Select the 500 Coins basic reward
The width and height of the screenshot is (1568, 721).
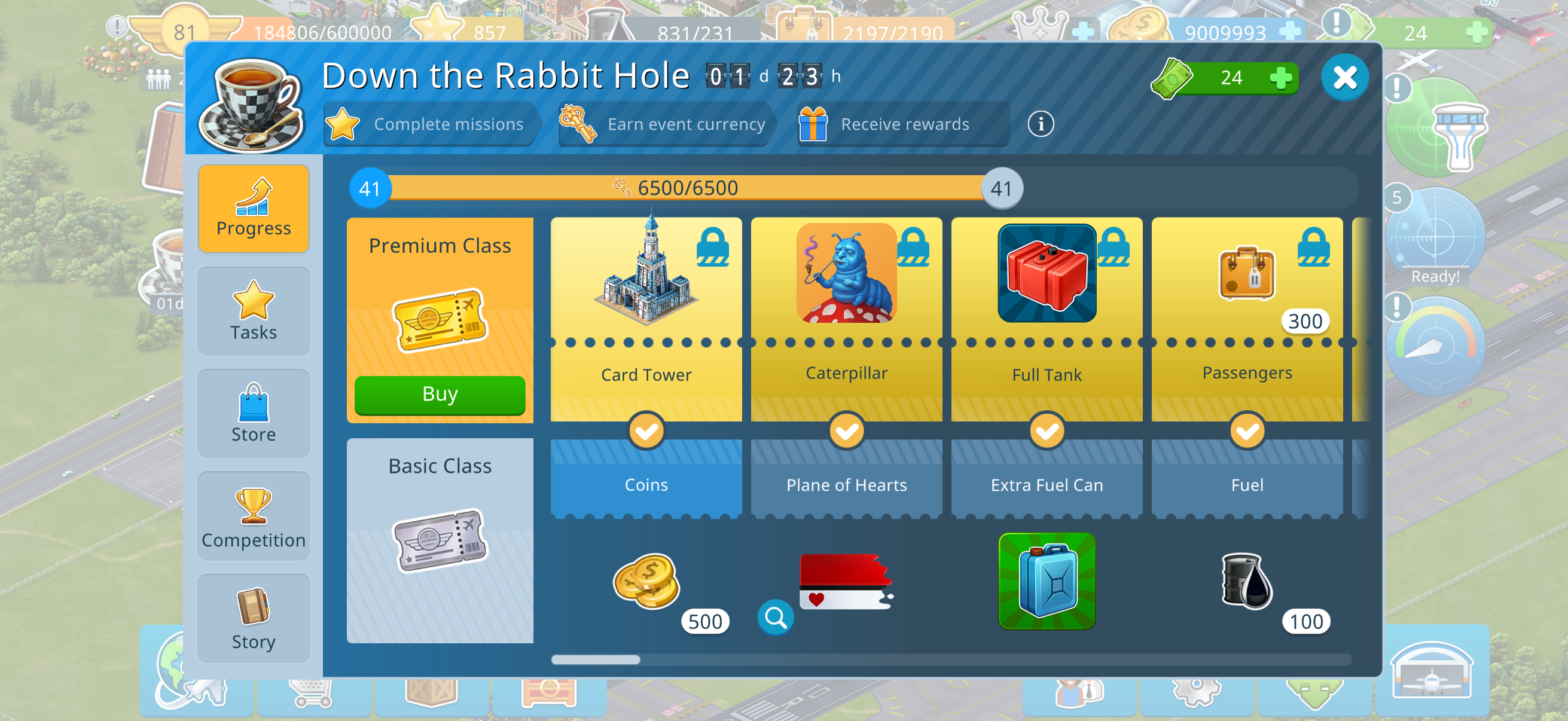[646, 581]
